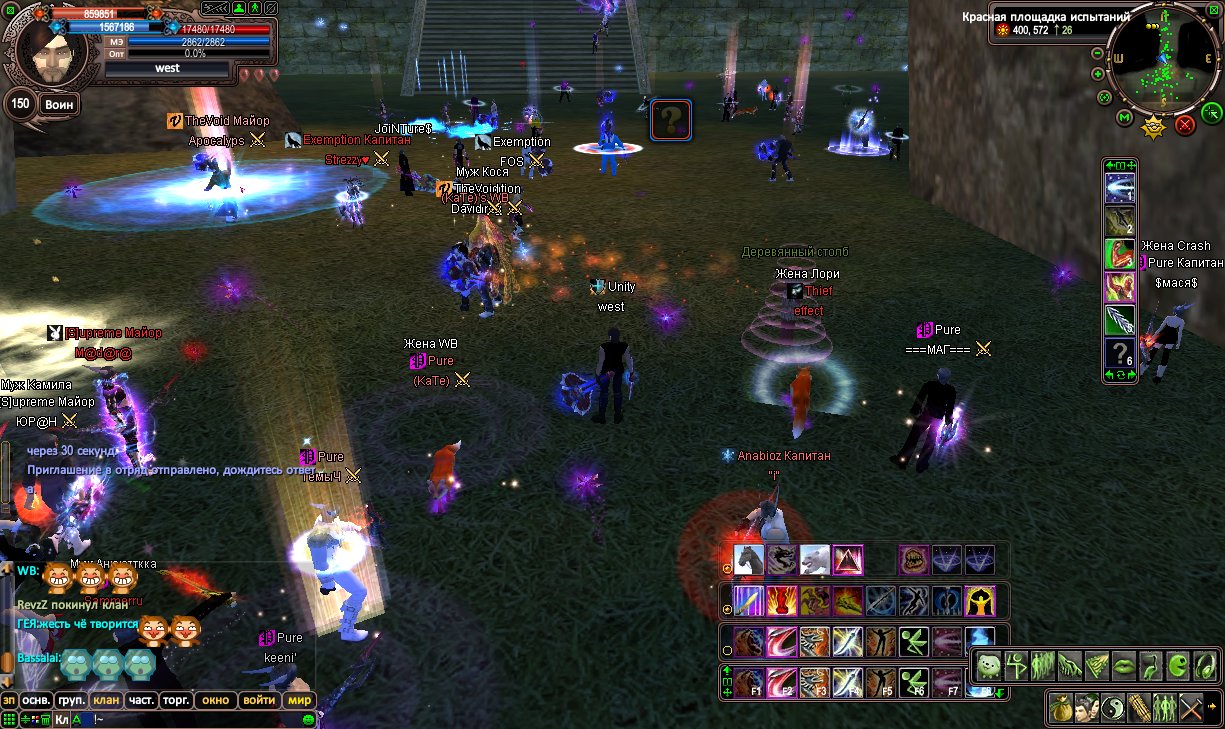Use the horse mount hotbar slot
This screenshot has width=1225, height=729.
(x=749, y=560)
